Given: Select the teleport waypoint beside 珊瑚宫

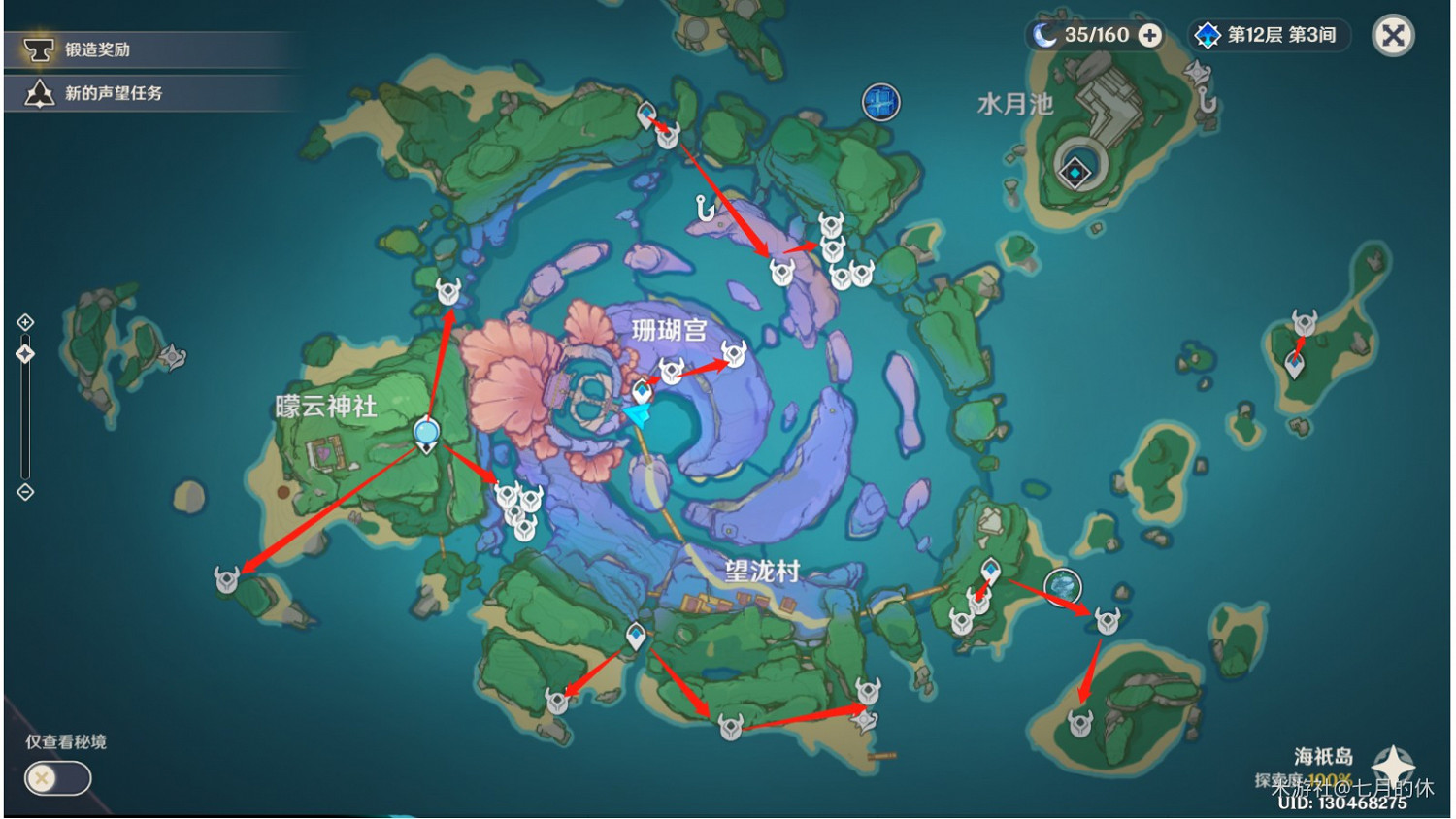Looking at the screenshot, I should coord(640,392).
